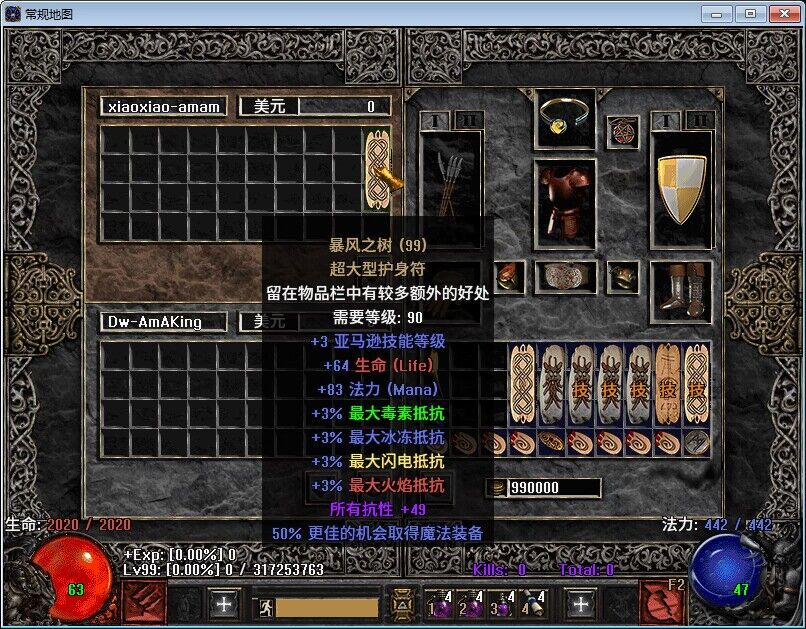Image resolution: width=806 pixels, height=629 pixels.
Task: Use the scroll in belt slot 4
Action: click(533, 604)
